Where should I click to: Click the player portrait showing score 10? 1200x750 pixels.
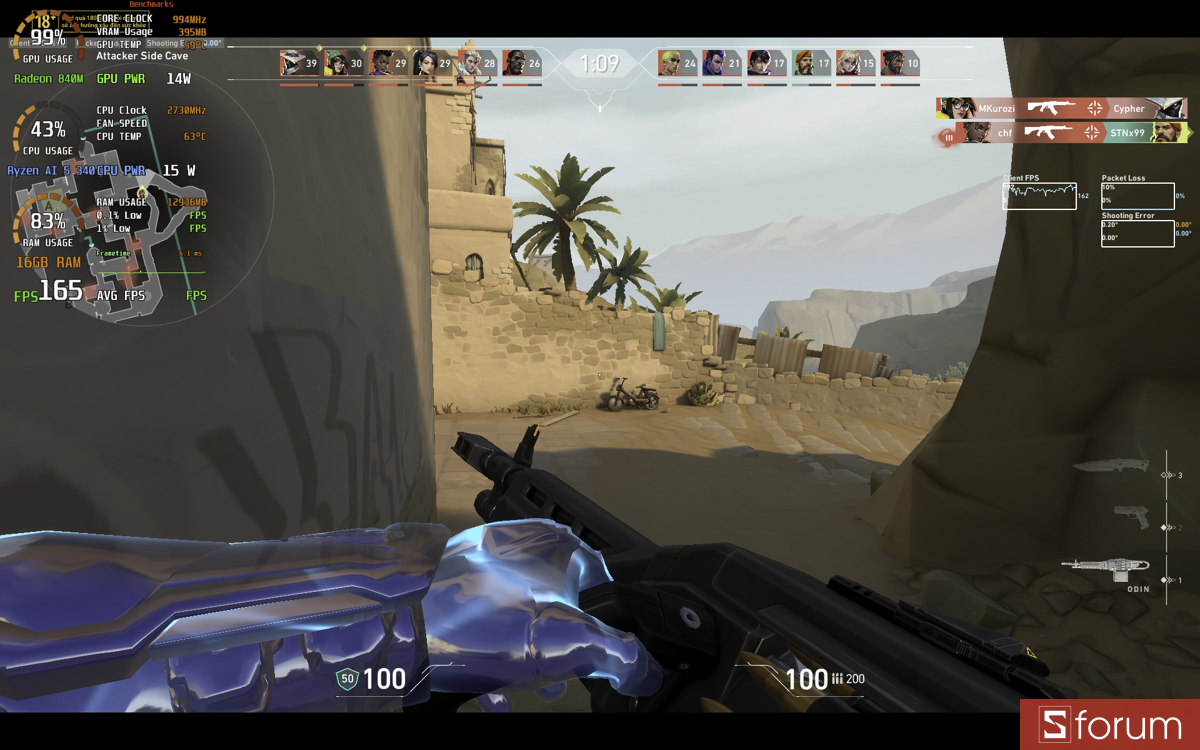893,63
